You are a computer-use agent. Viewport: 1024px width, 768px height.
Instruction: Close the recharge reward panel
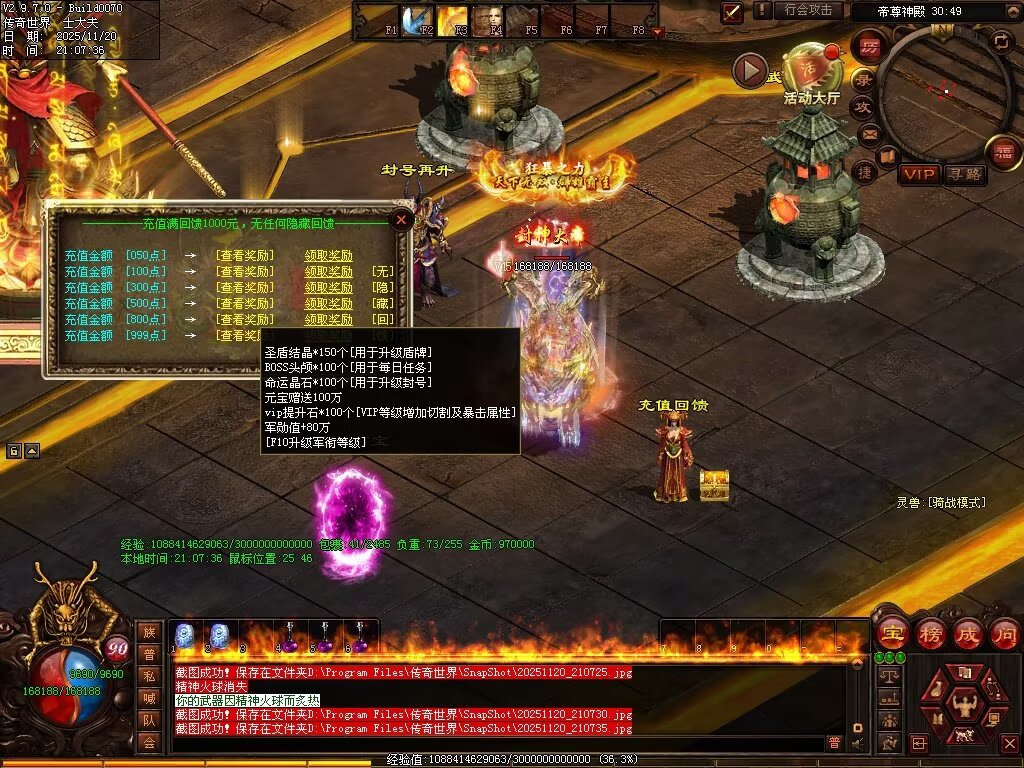pyautogui.click(x=401, y=219)
